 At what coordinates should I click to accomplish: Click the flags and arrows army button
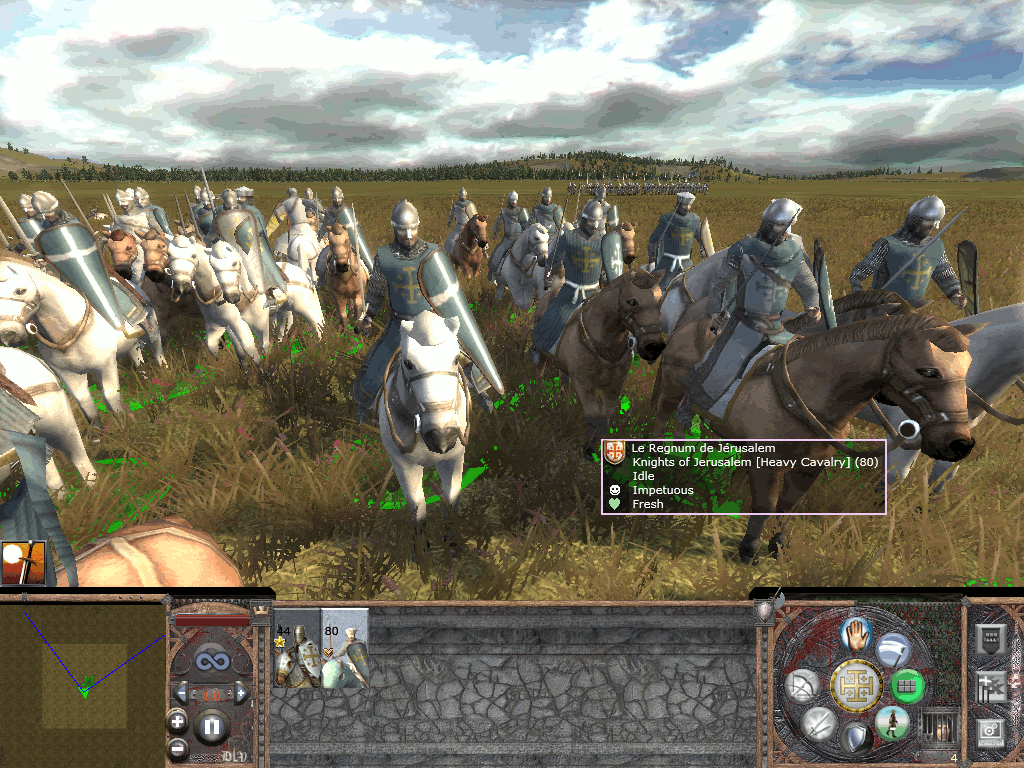click(x=990, y=686)
